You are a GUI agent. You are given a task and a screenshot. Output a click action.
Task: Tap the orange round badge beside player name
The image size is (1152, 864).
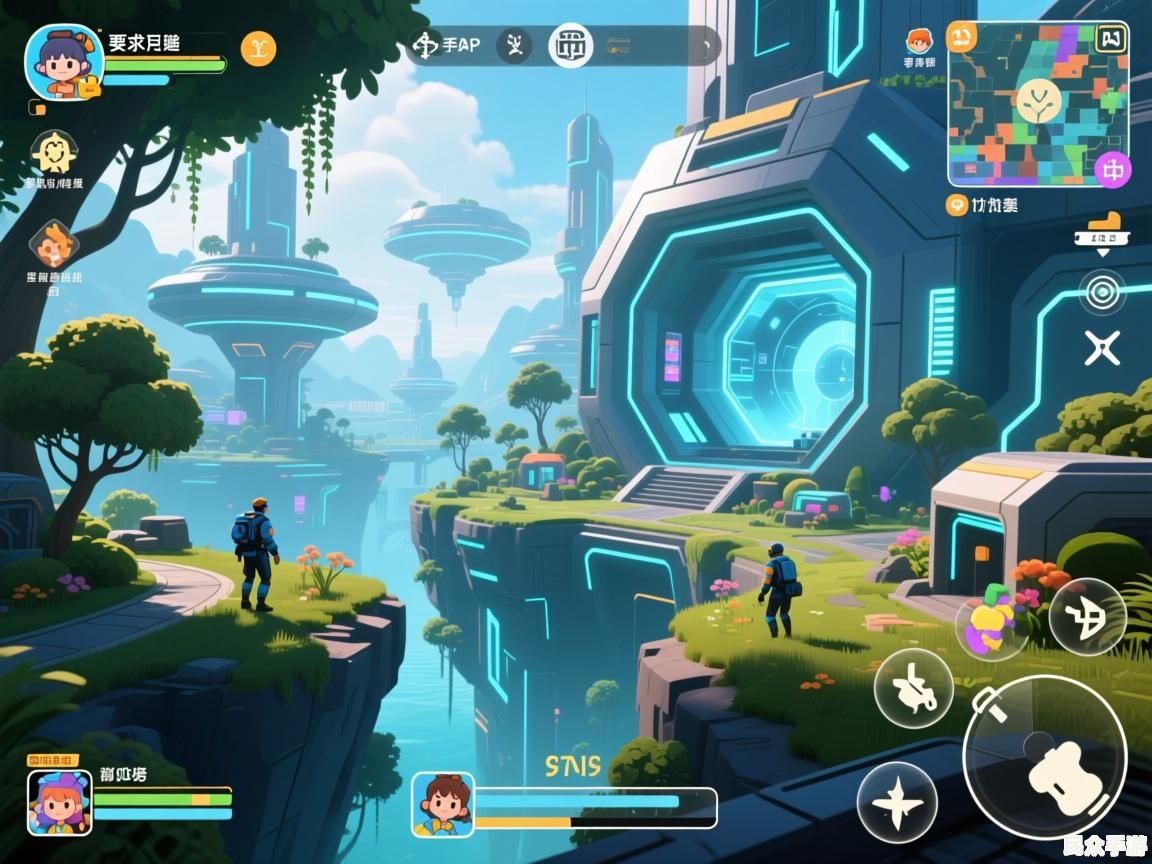point(258,48)
